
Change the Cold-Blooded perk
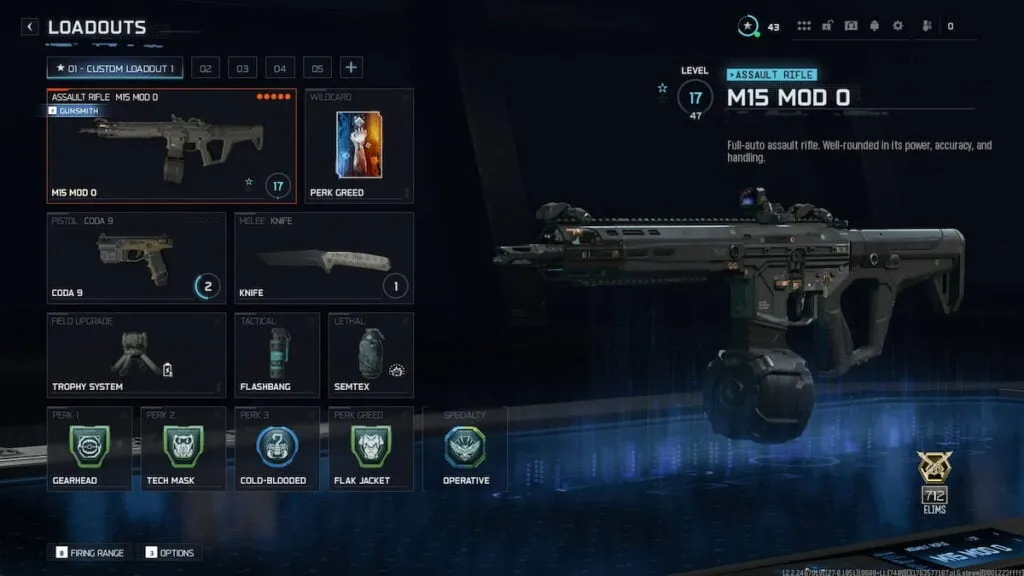(277, 448)
